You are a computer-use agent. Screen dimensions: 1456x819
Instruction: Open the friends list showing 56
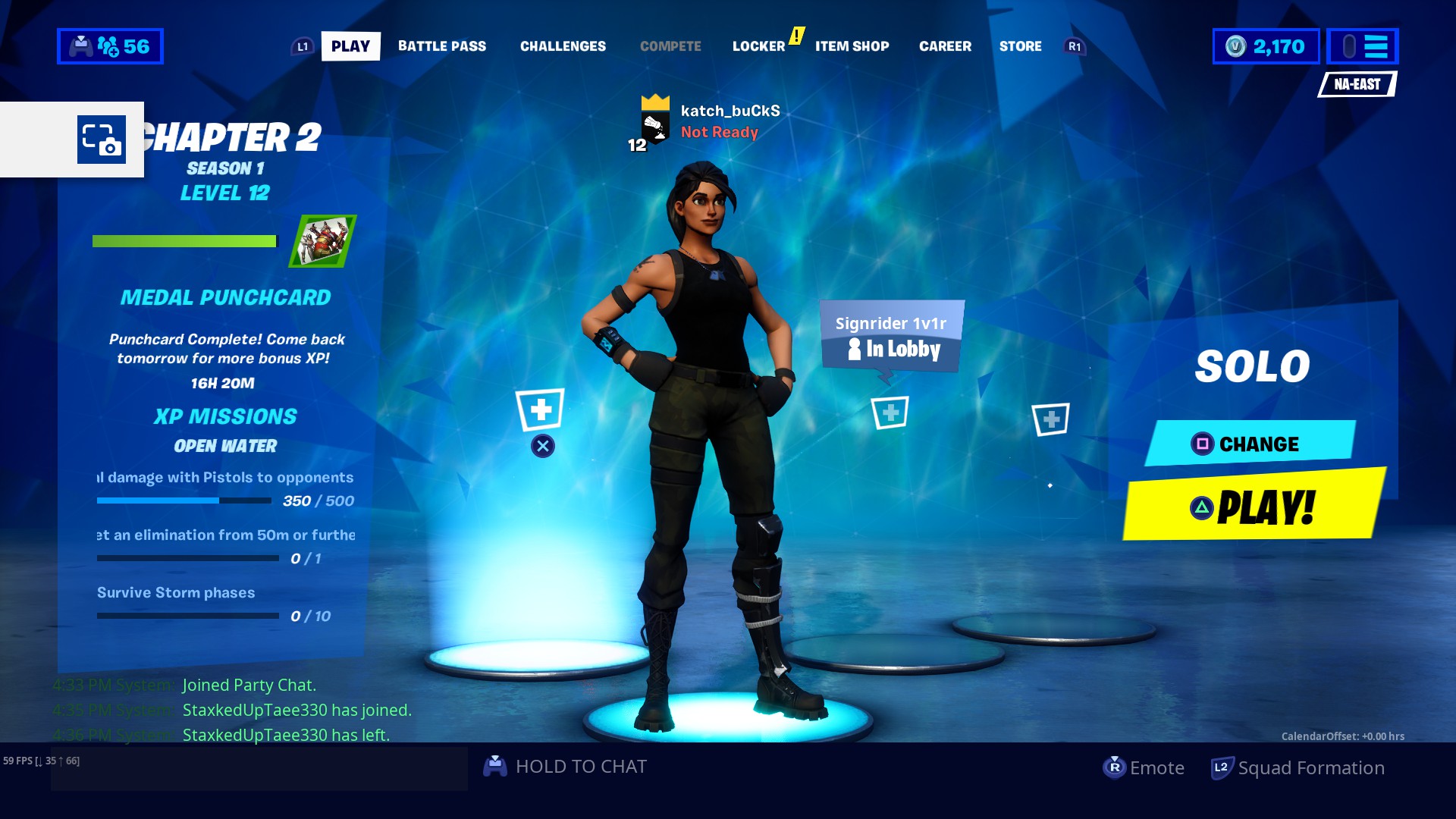(x=110, y=46)
